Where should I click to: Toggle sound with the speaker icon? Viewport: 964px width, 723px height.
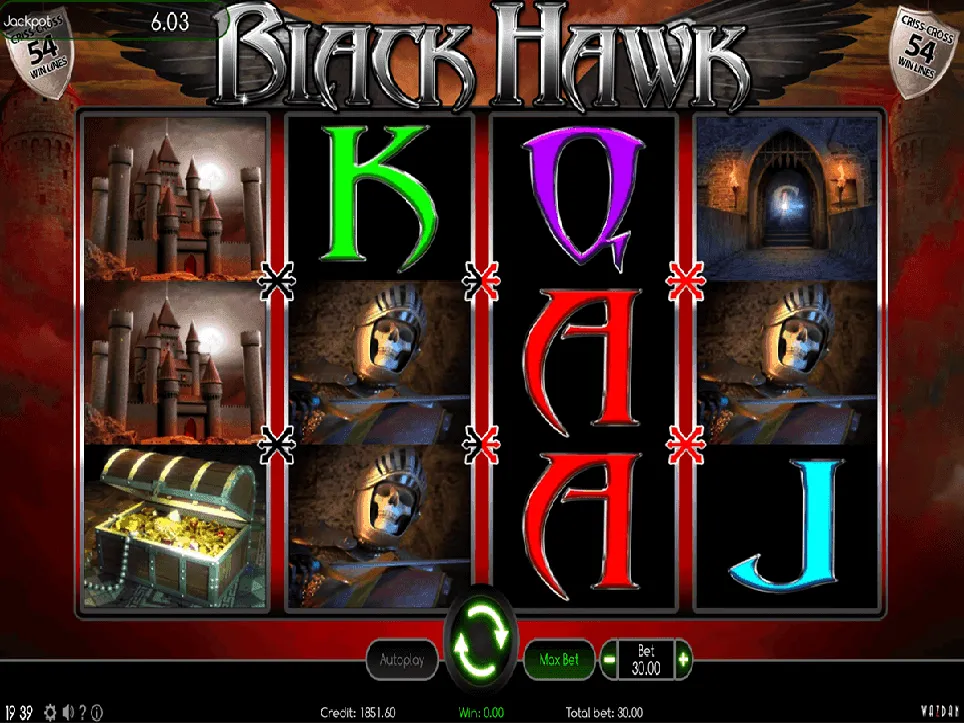tap(67, 713)
